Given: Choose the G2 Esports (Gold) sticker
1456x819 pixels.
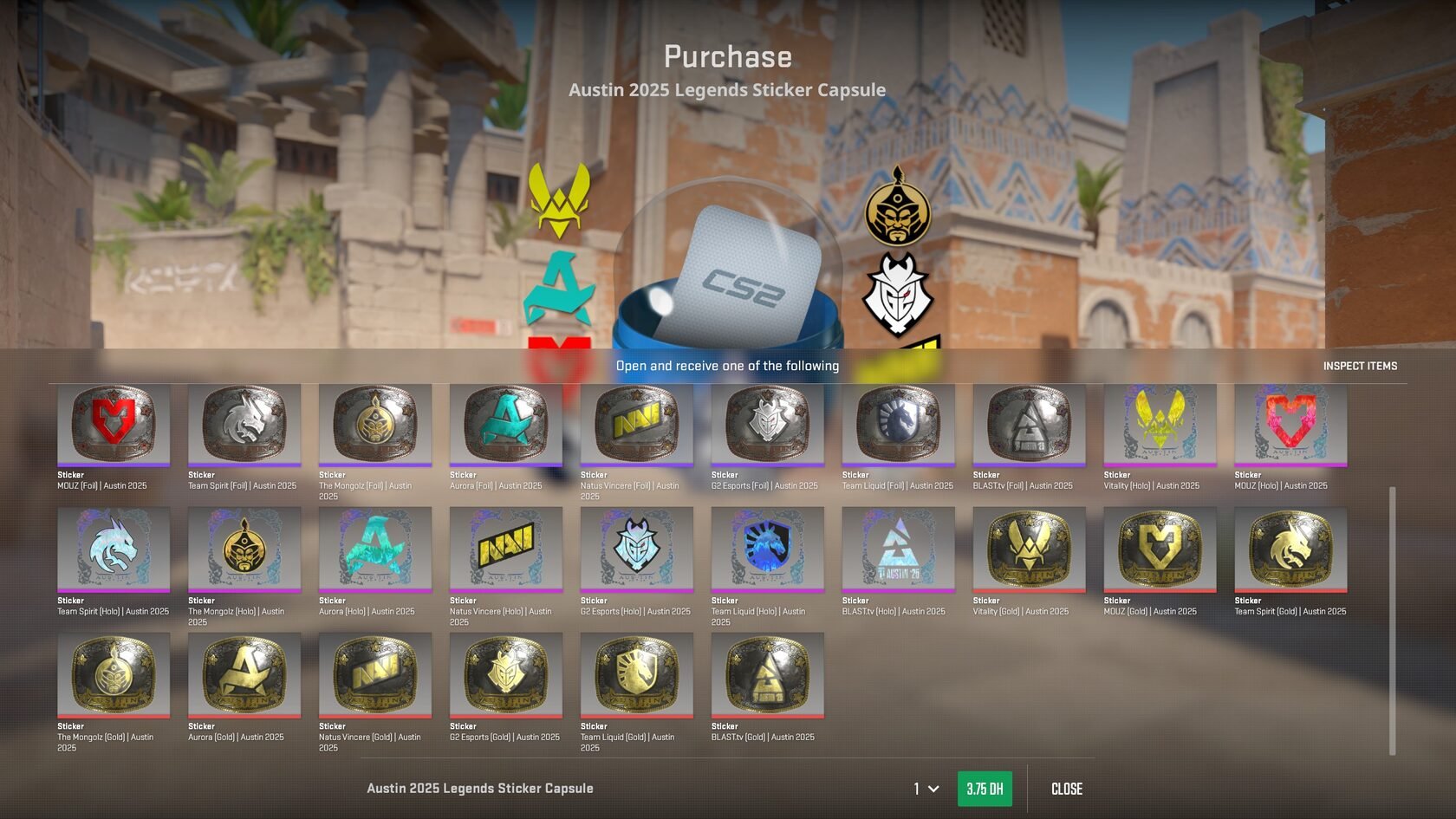Looking at the screenshot, I should point(506,675).
